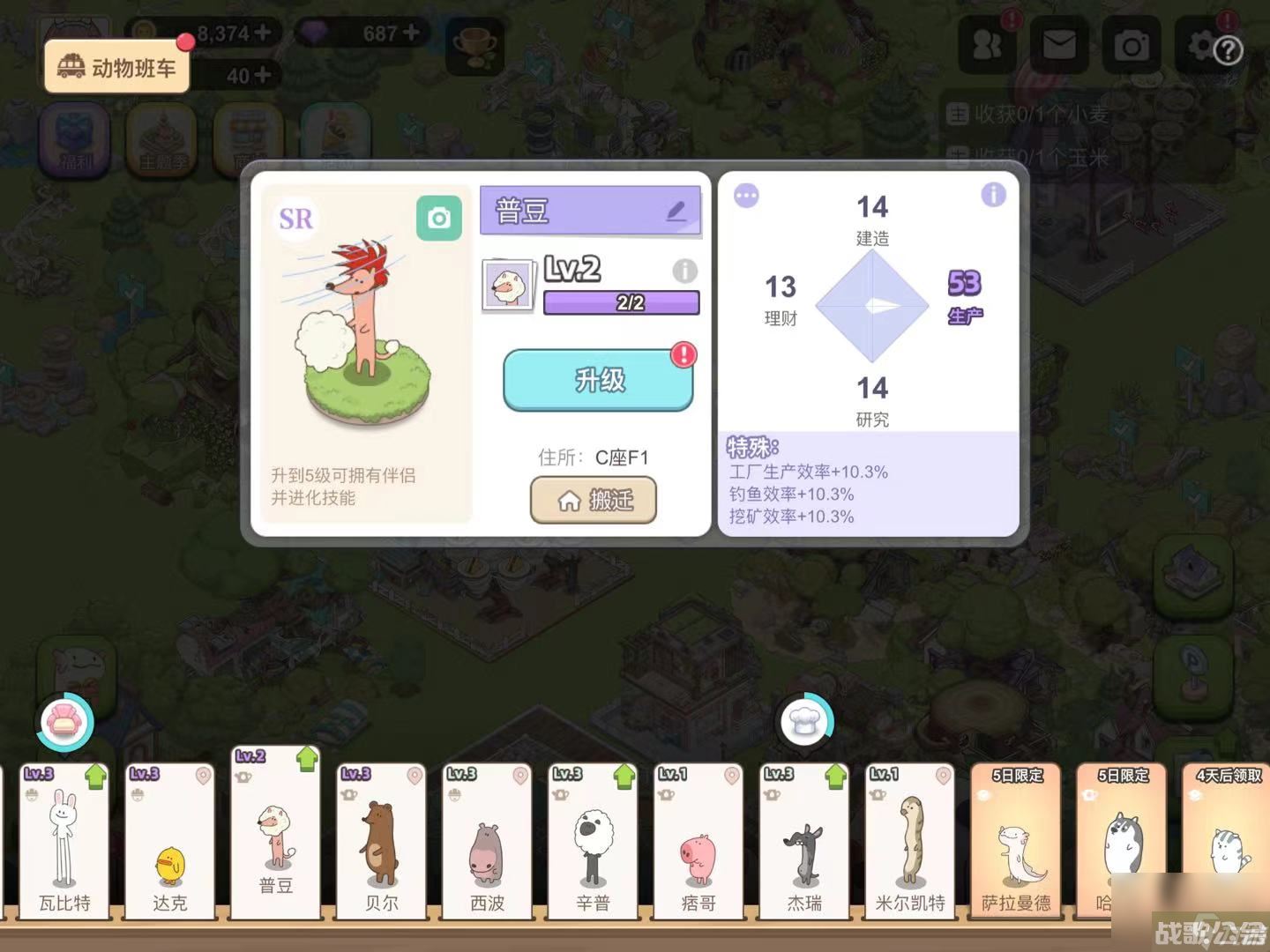Open the 主题季 season event icon
This screenshot has width=1270, height=952.
click(x=162, y=139)
